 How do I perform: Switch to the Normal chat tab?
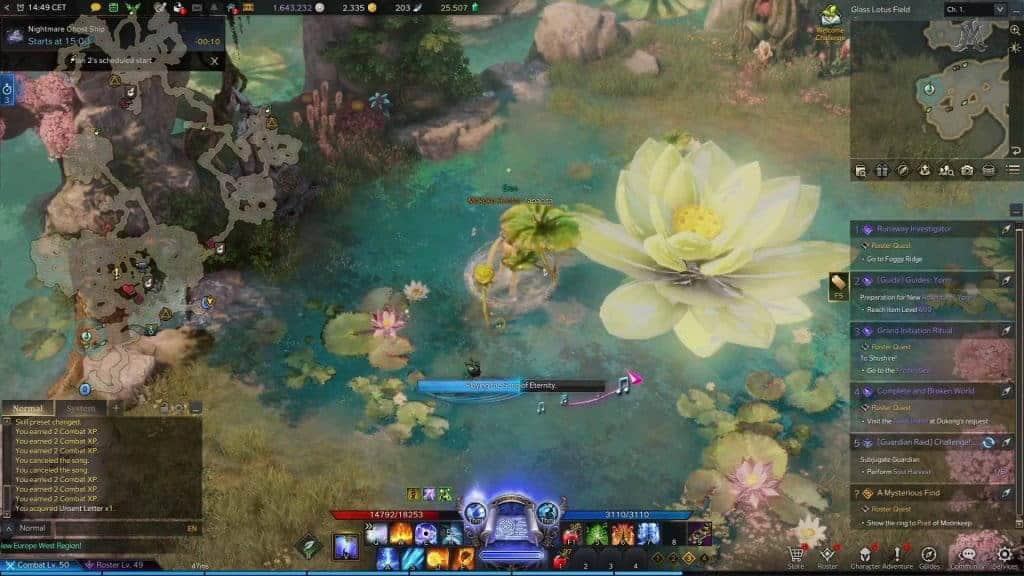28,408
